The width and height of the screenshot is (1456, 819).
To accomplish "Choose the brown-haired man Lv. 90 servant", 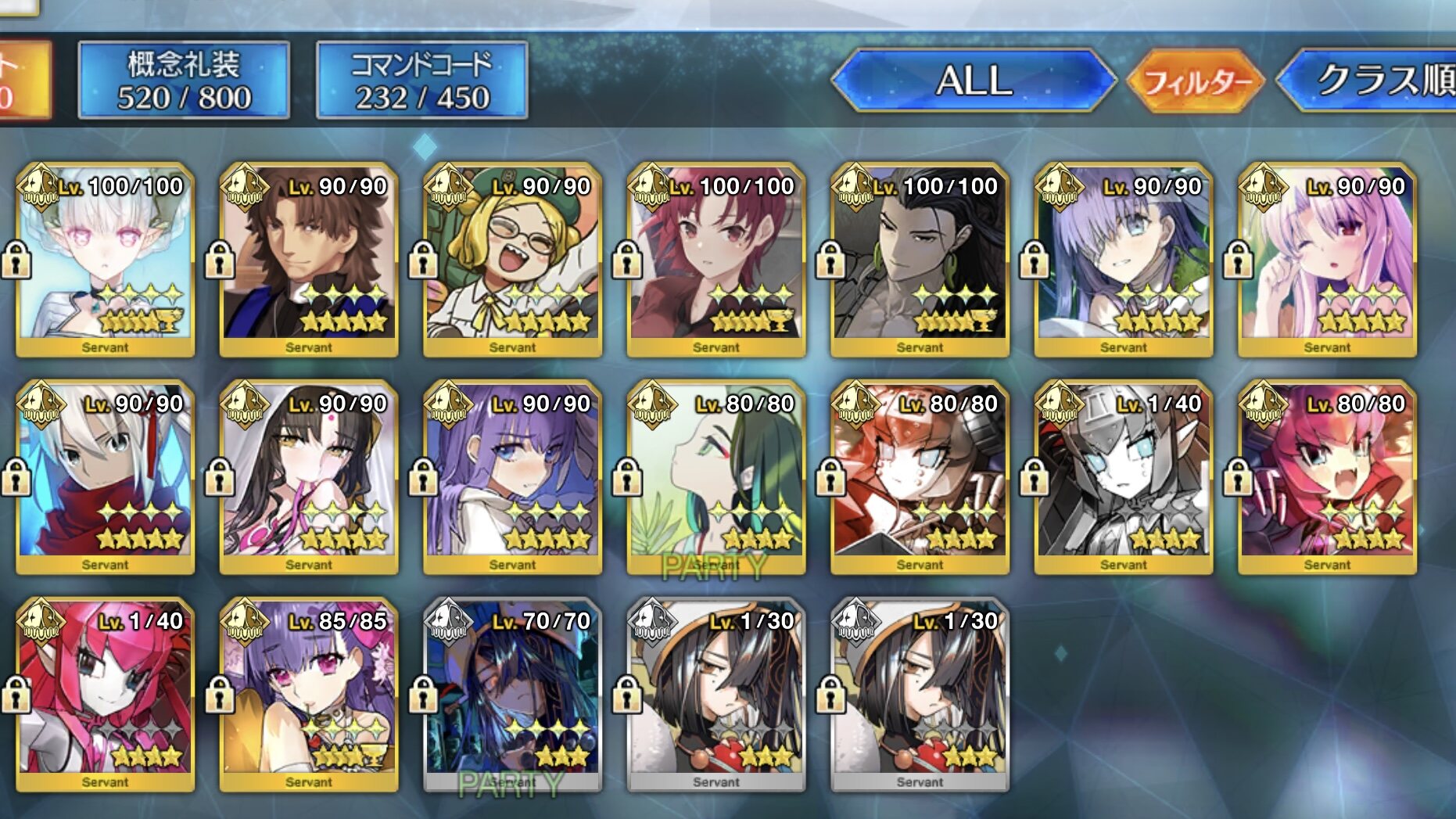I will click(309, 260).
